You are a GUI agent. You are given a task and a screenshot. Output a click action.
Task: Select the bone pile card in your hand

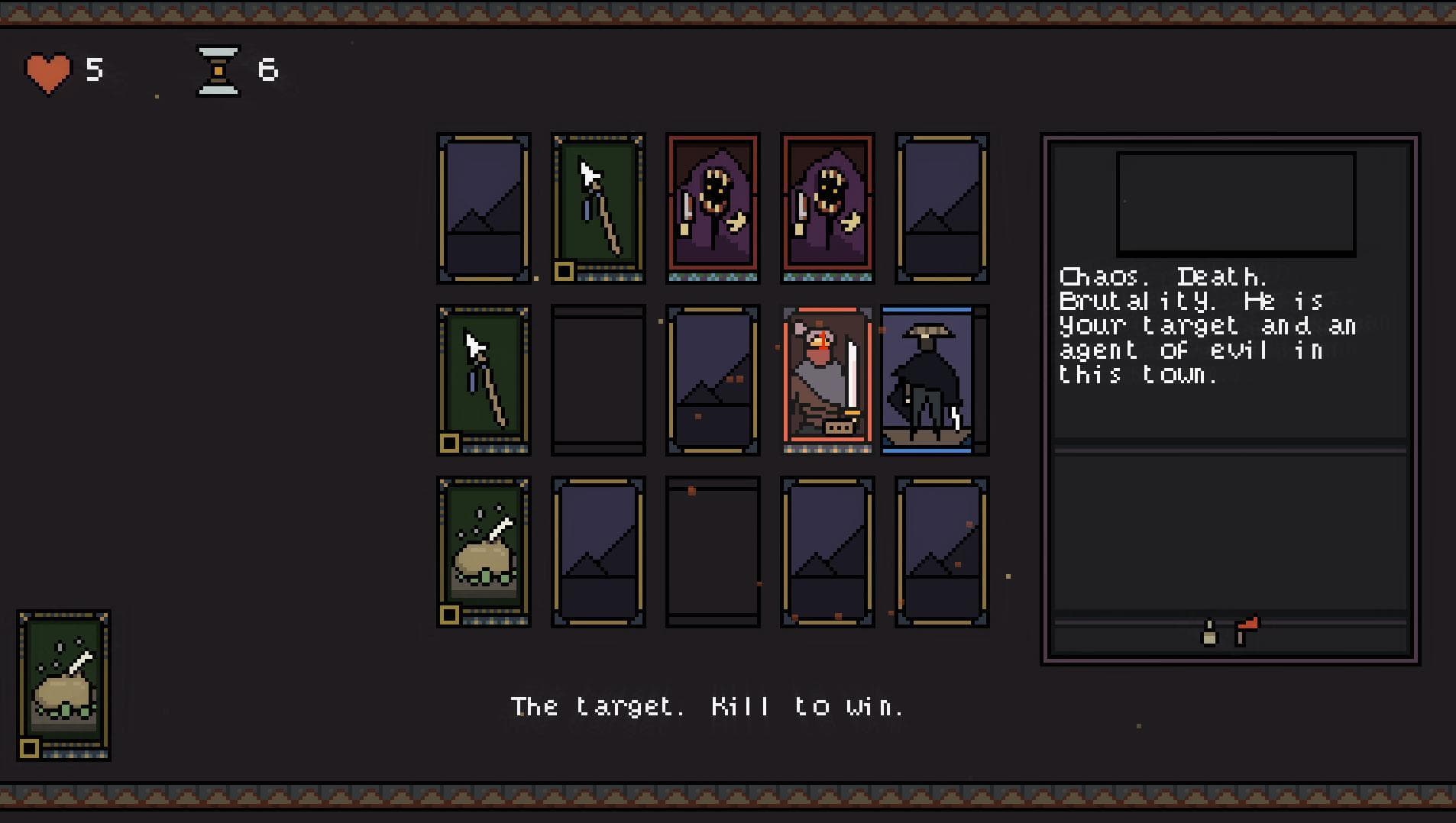coord(64,685)
